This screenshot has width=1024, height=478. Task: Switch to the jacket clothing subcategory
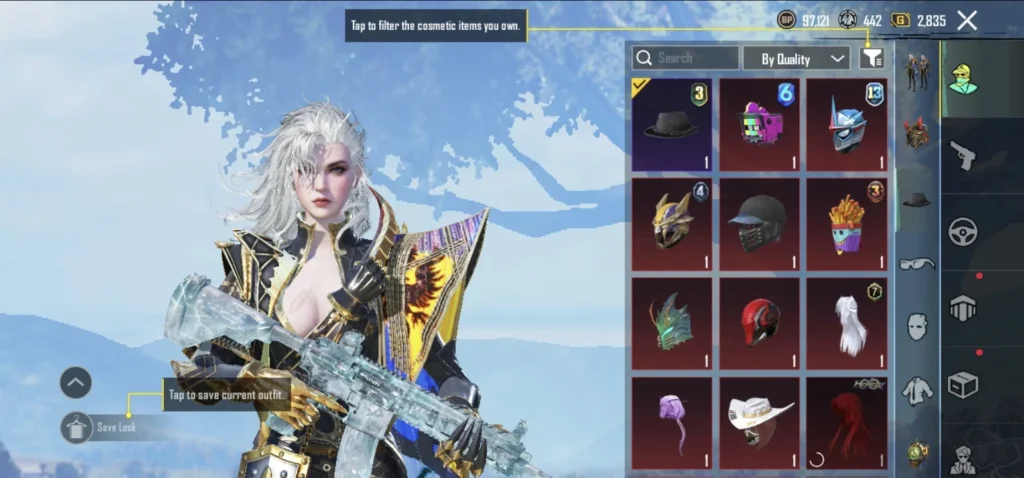917,390
